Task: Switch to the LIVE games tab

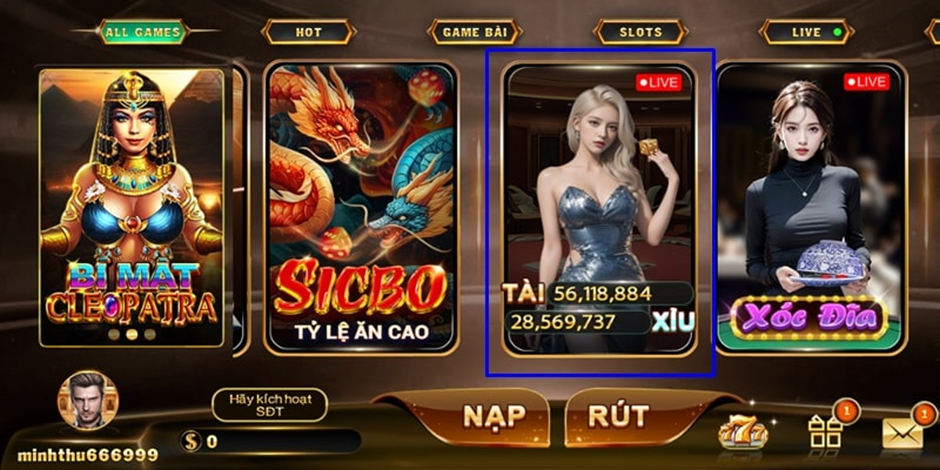Action: pyautogui.click(x=807, y=32)
